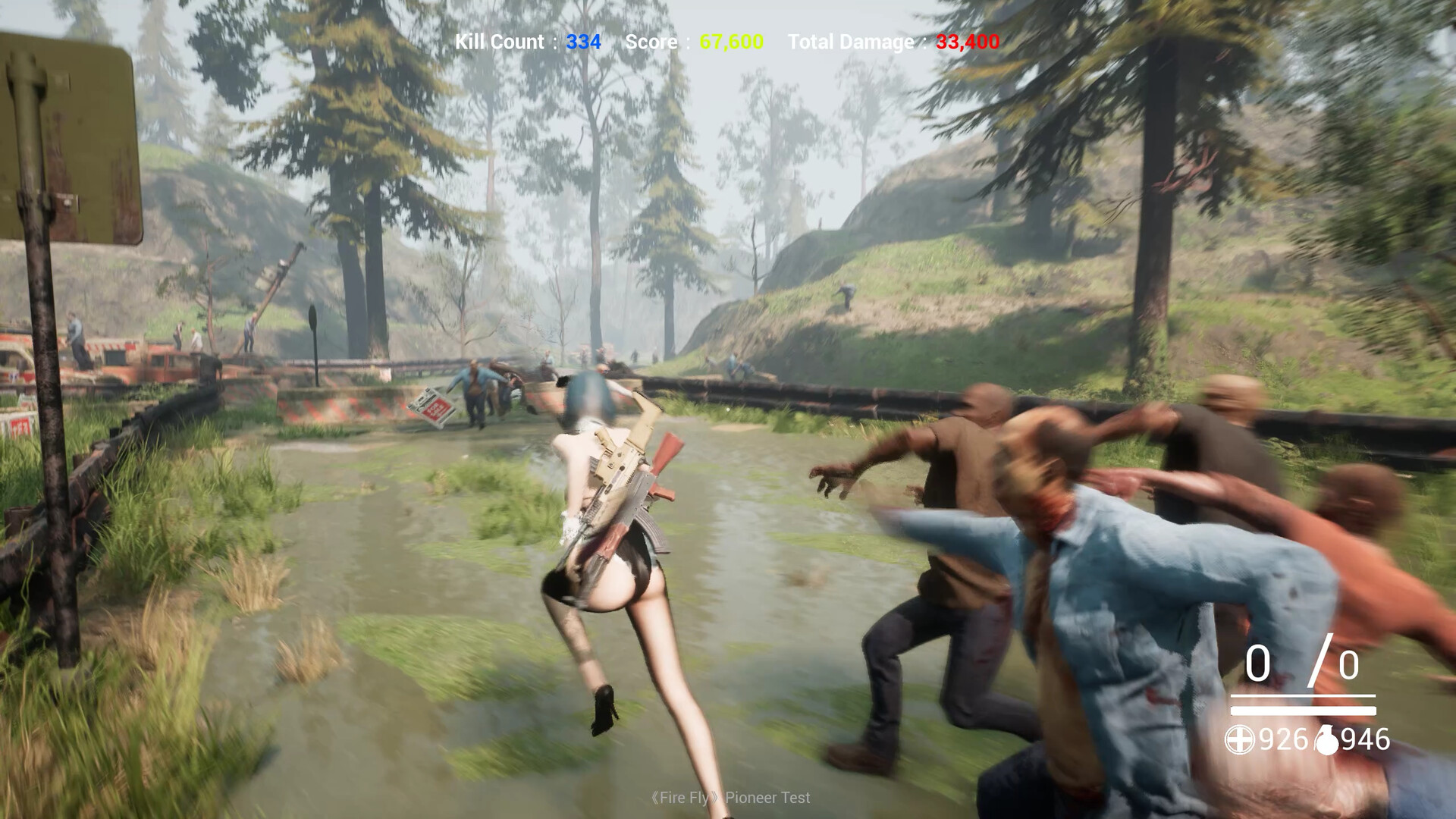1456x819 pixels.
Task: Select the medkit cross icon
Action: (x=1239, y=739)
